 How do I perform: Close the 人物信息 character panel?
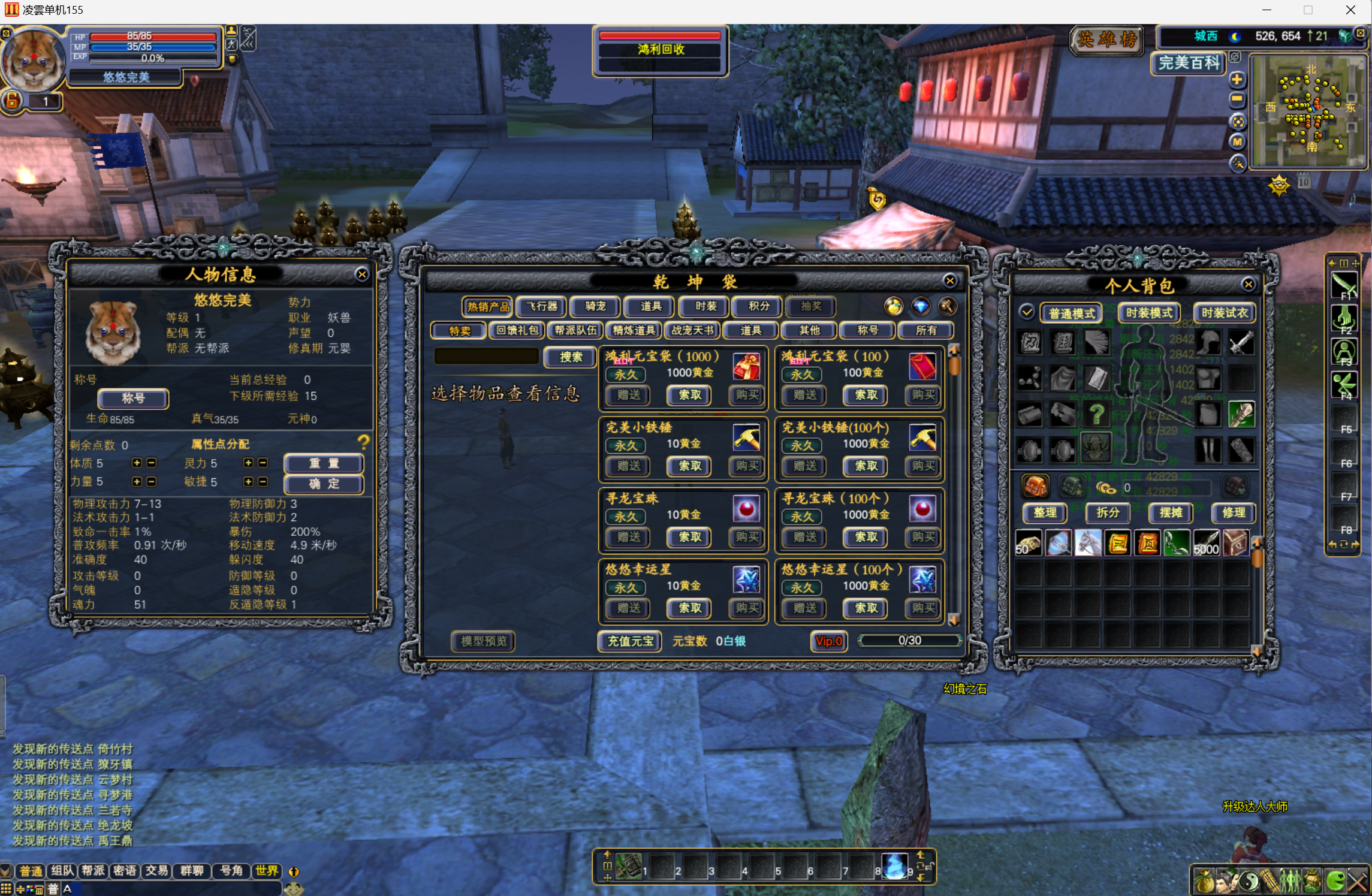point(361,274)
